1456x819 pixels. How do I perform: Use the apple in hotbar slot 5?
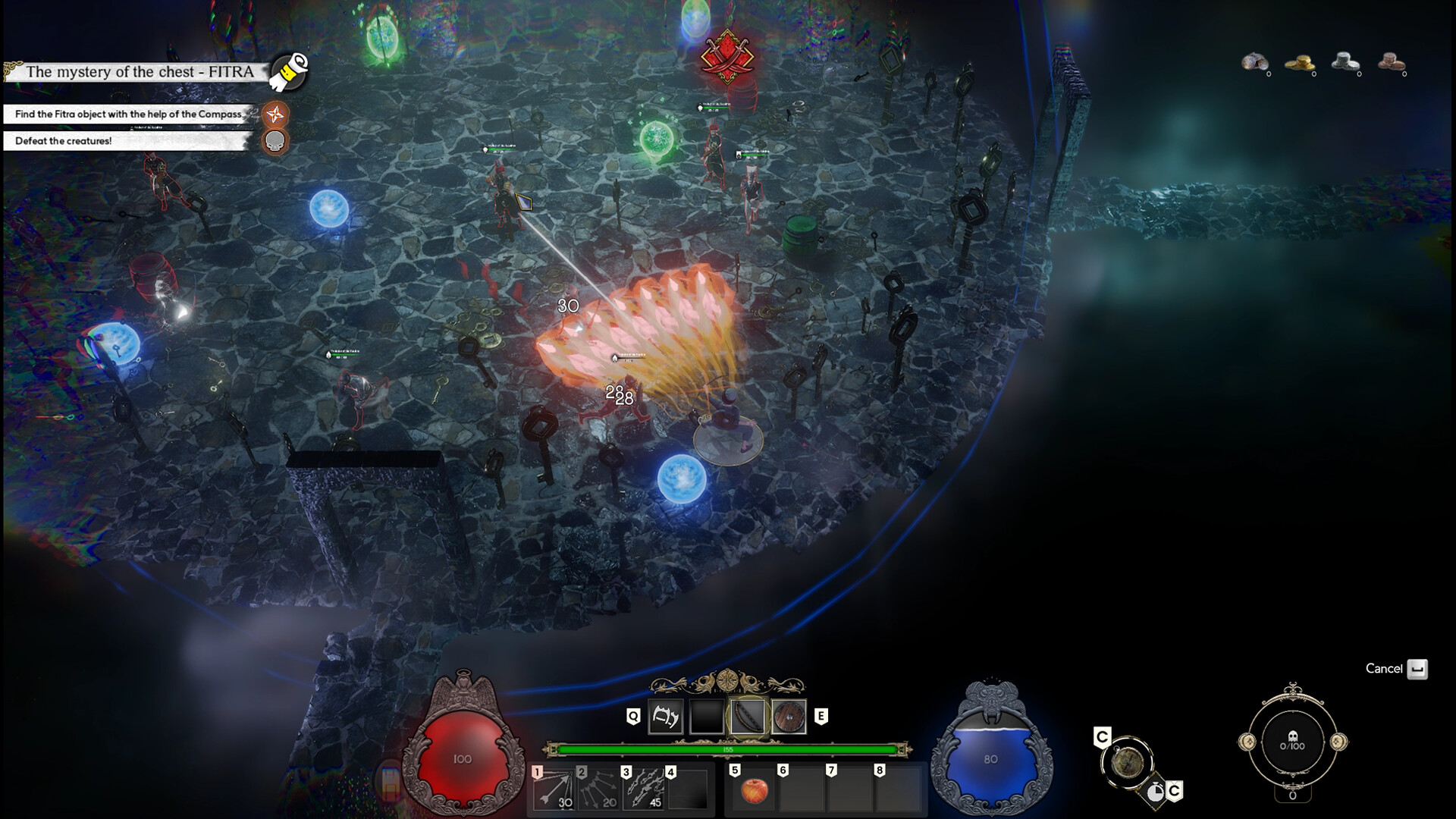click(x=753, y=791)
